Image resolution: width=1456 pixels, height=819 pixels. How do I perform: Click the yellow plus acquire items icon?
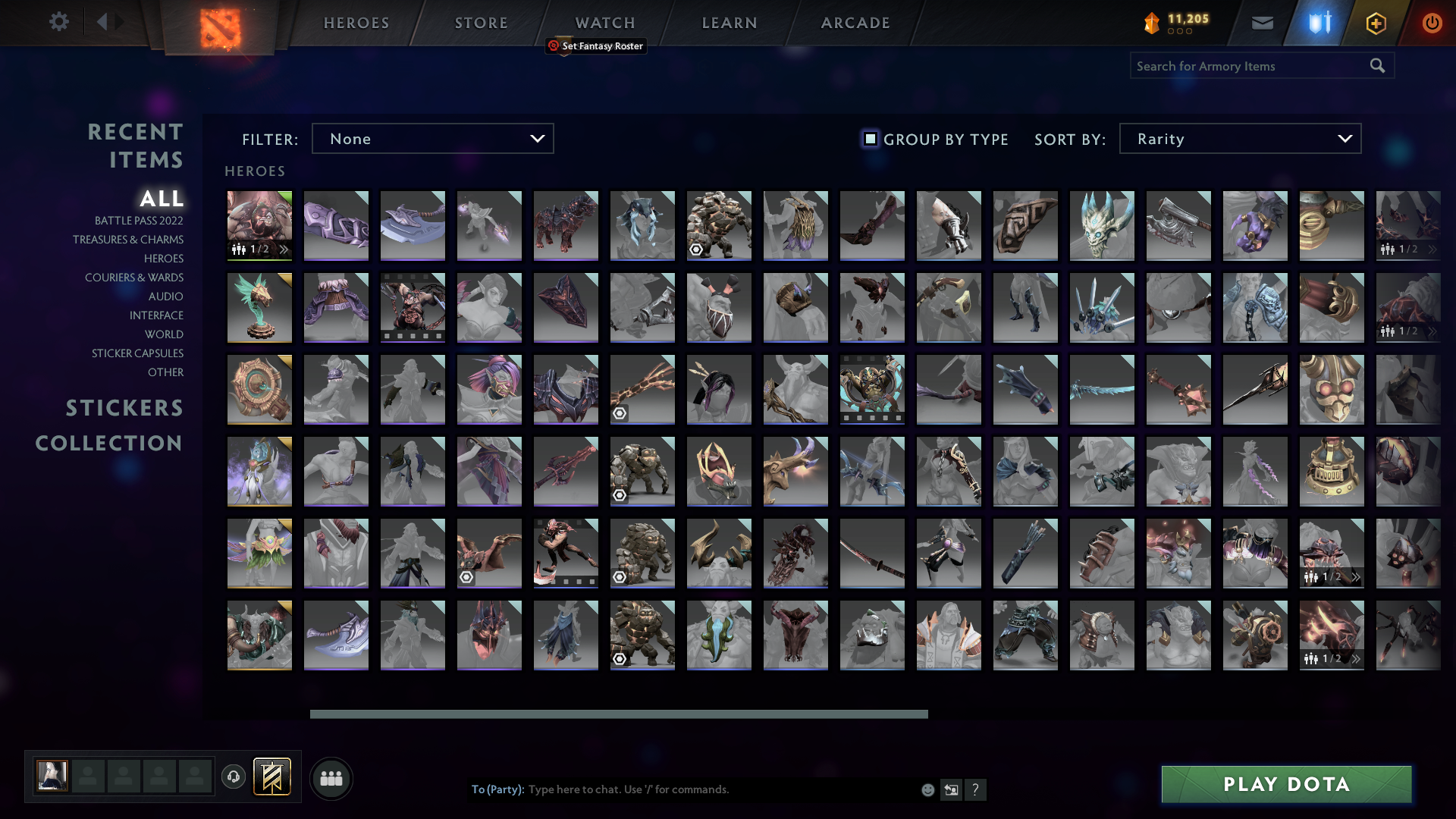coord(1375,23)
